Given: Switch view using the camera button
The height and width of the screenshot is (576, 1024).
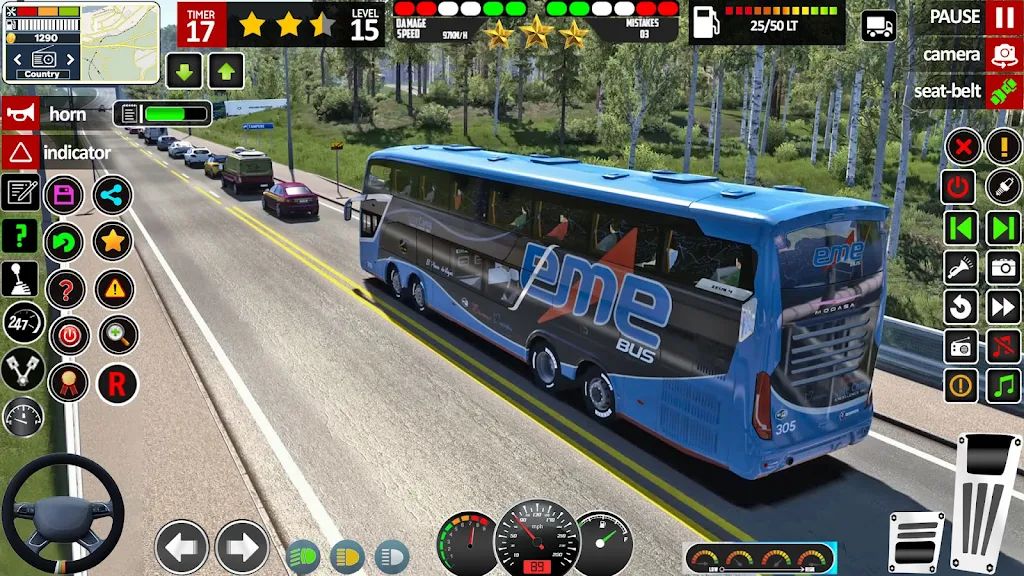Looking at the screenshot, I should pos(1003,55).
